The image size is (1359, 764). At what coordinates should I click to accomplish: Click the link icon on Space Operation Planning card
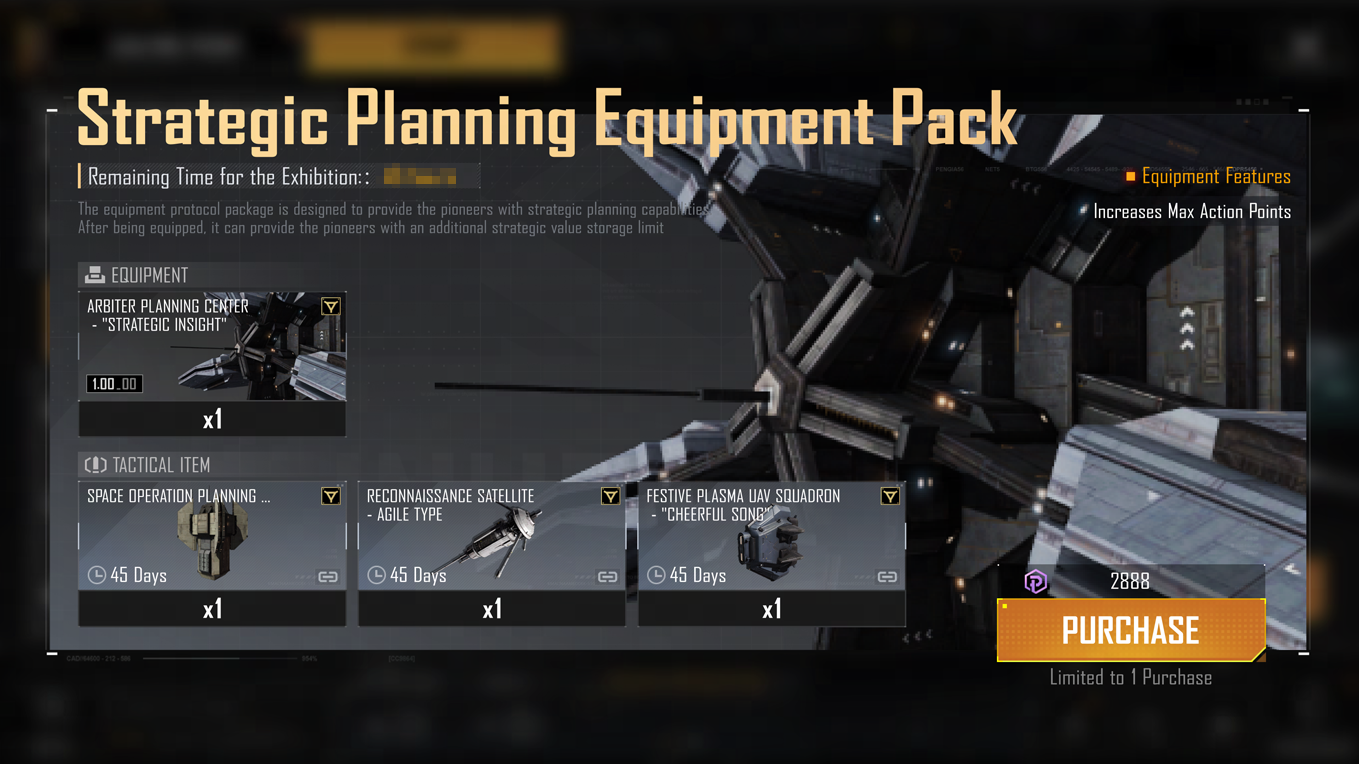pos(328,577)
